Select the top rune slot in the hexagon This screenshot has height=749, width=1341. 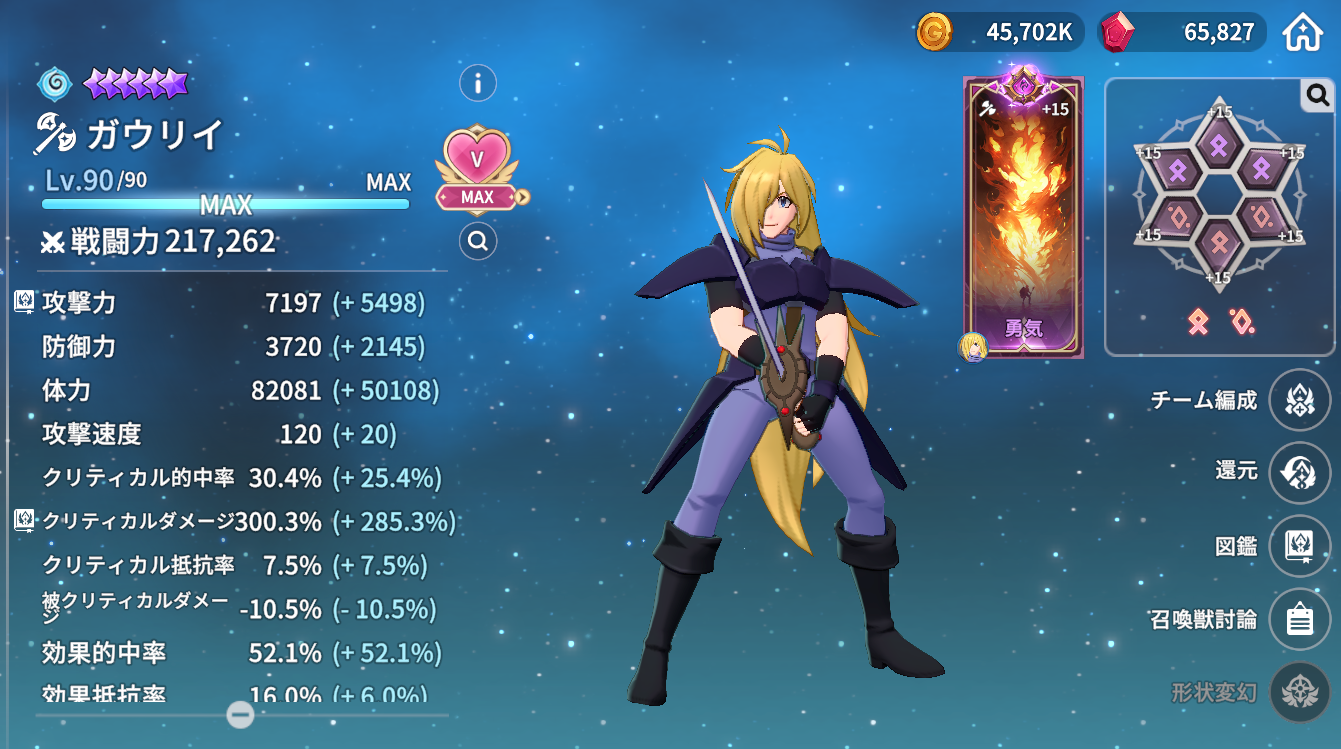pos(1218,147)
